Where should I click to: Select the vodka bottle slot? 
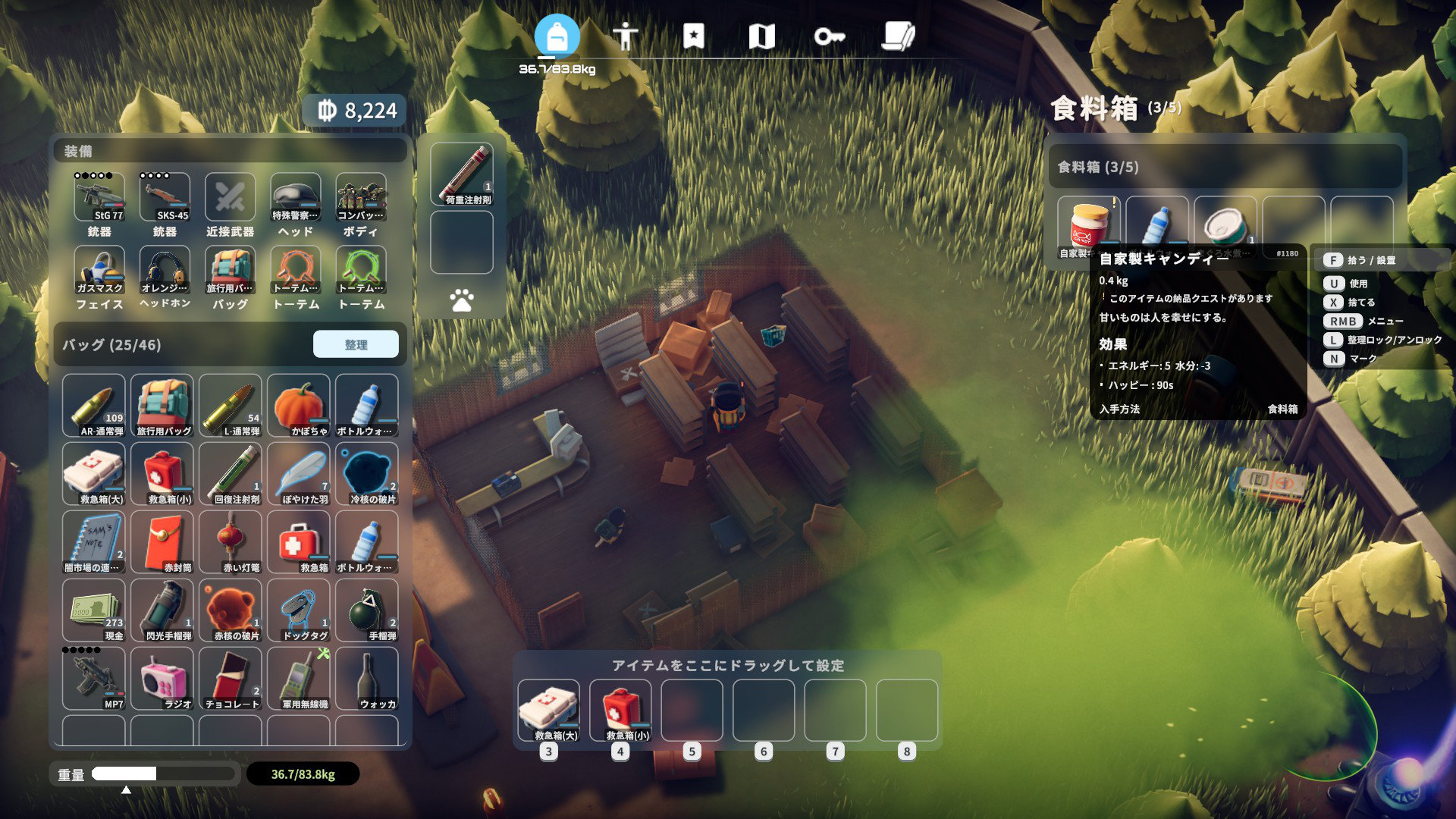pyautogui.click(x=366, y=678)
